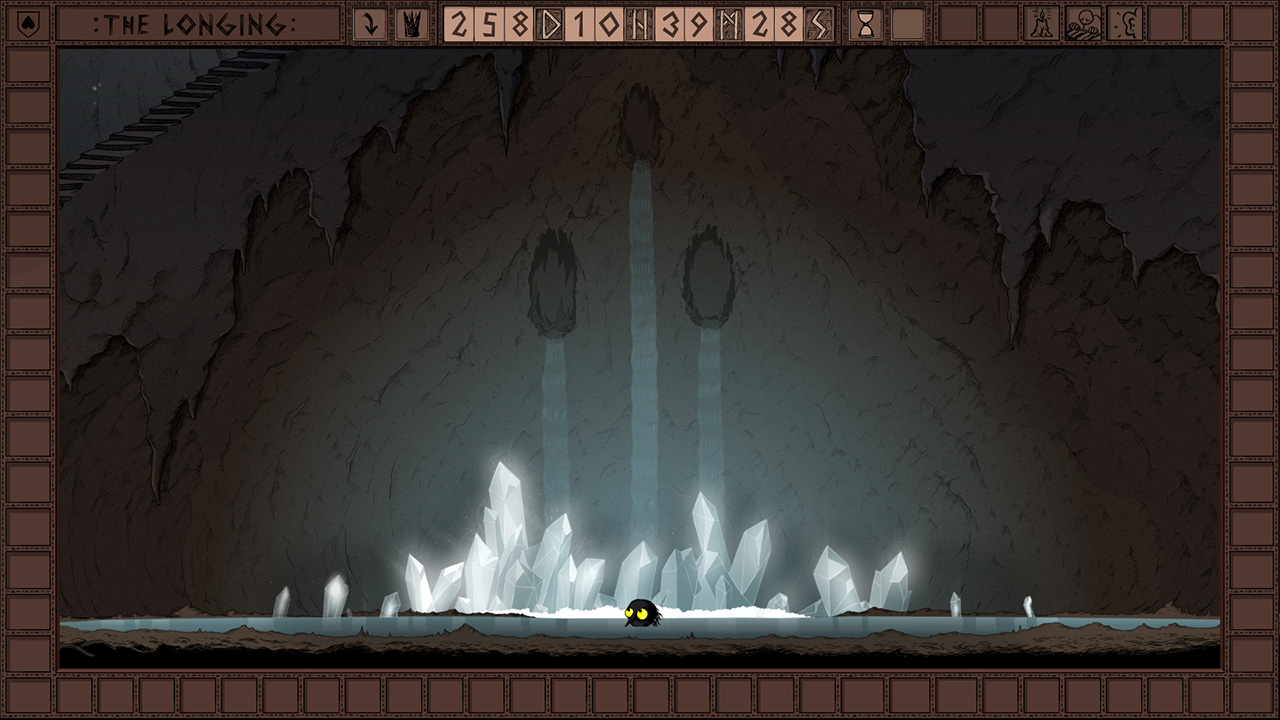Viewport: 1280px width, 720px height.
Task: Click the empty slot beside the hourglass
Action: (908, 22)
